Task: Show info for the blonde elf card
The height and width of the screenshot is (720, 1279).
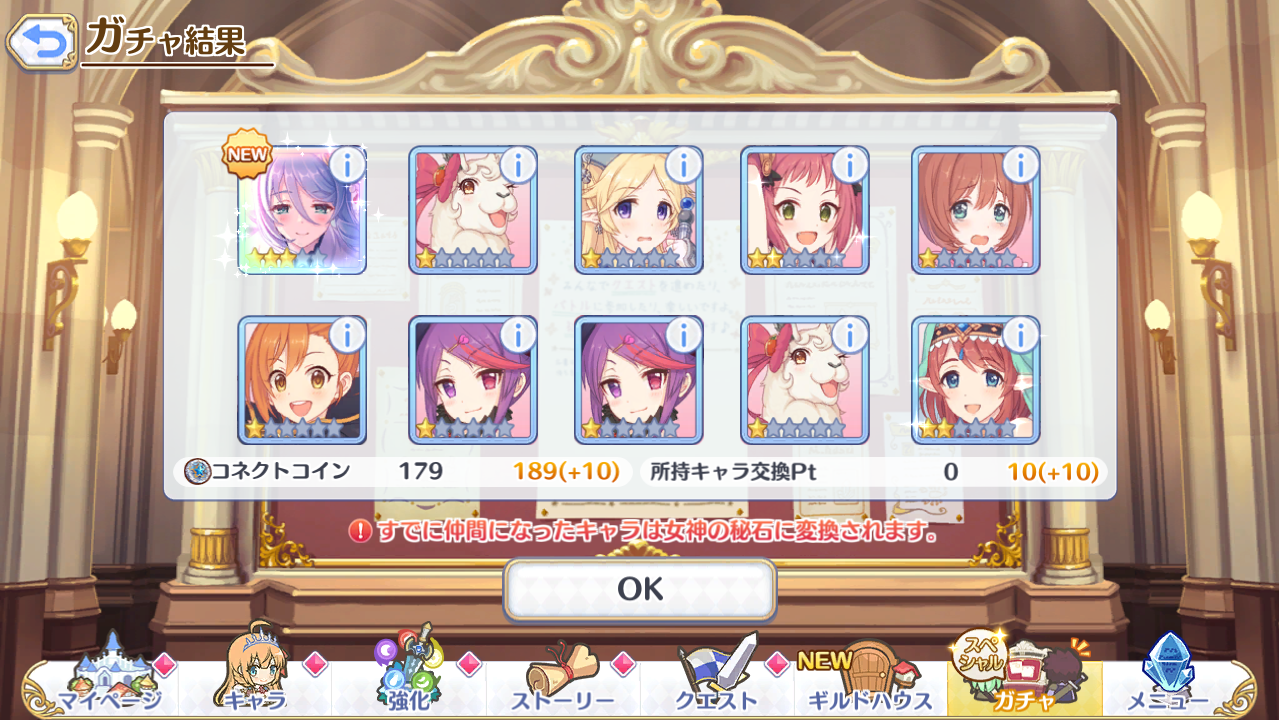Action: click(x=683, y=165)
